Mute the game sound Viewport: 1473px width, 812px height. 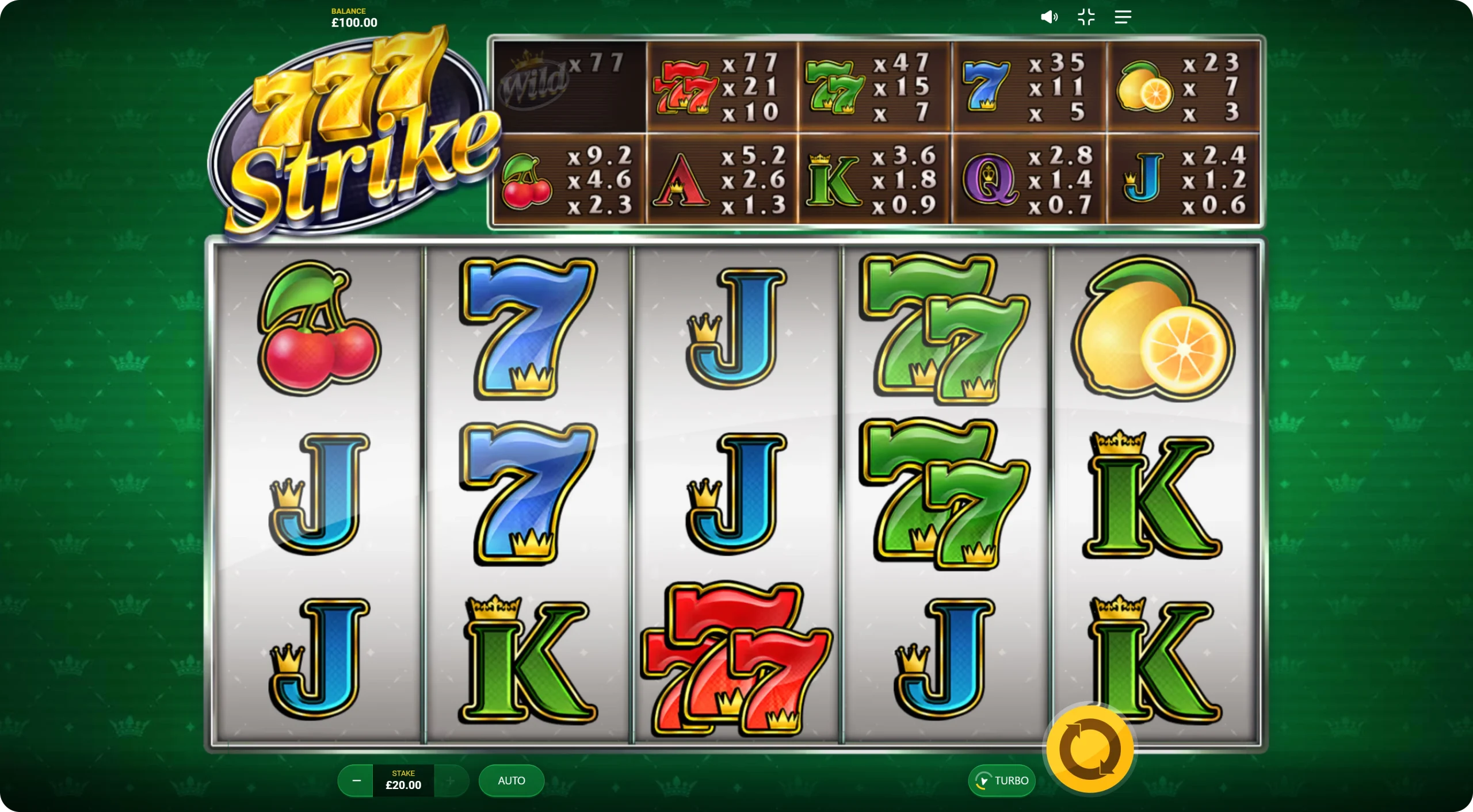click(x=1049, y=17)
